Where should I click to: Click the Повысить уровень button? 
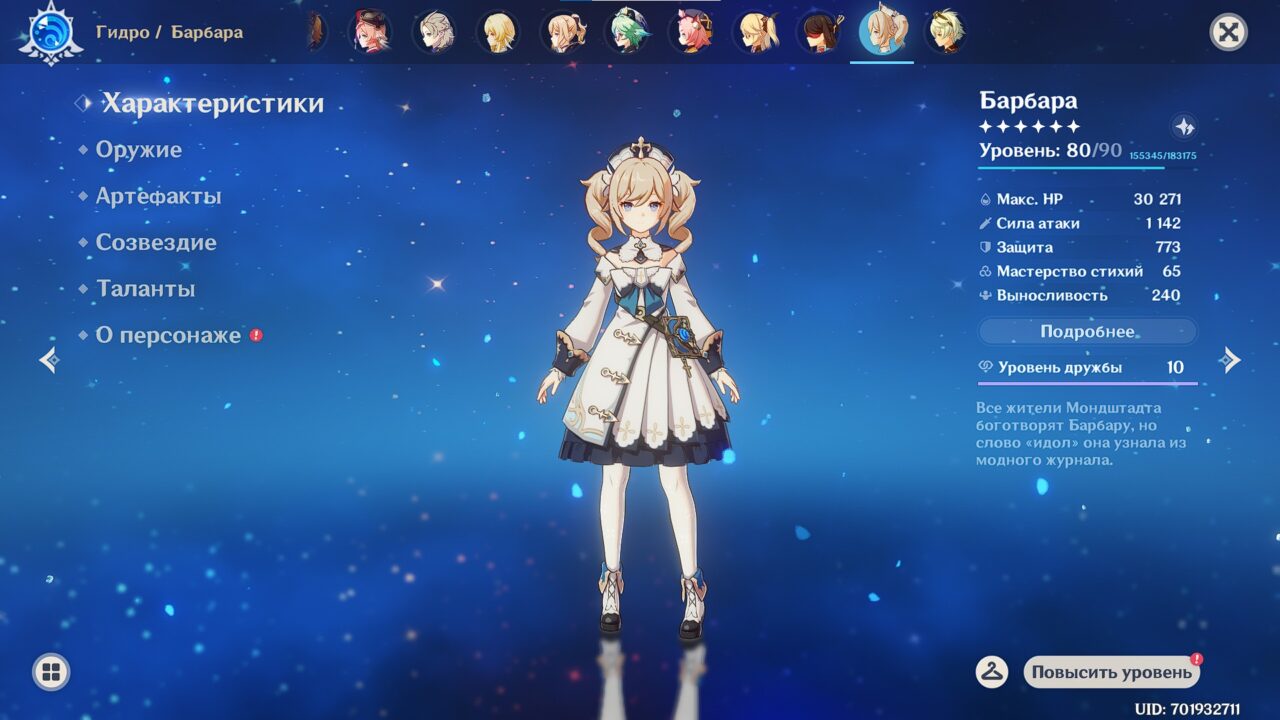pyautogui.click(x=1112, y=672)
